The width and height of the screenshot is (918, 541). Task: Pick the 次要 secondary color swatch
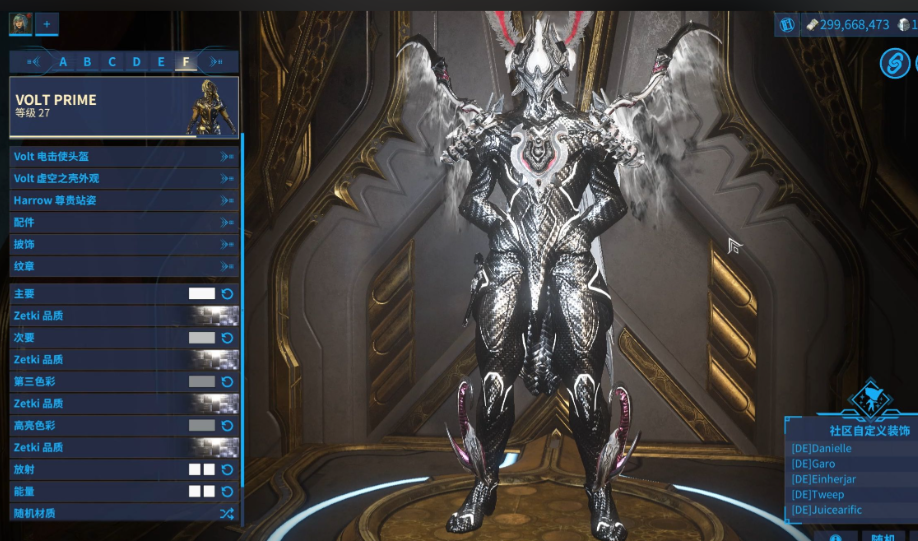click(202, 338)
